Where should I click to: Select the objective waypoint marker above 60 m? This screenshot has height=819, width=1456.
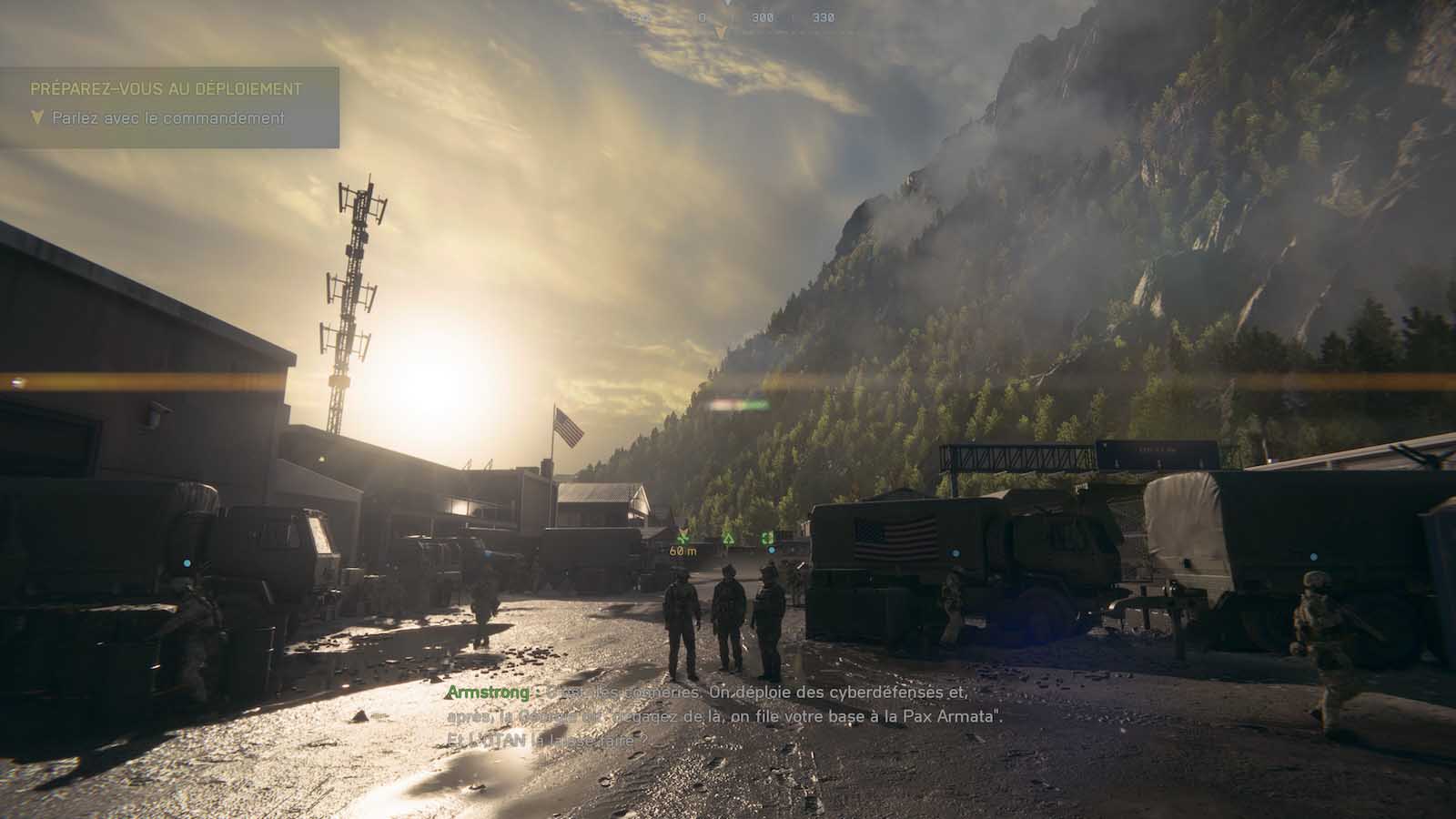click(x=683, y=536)
